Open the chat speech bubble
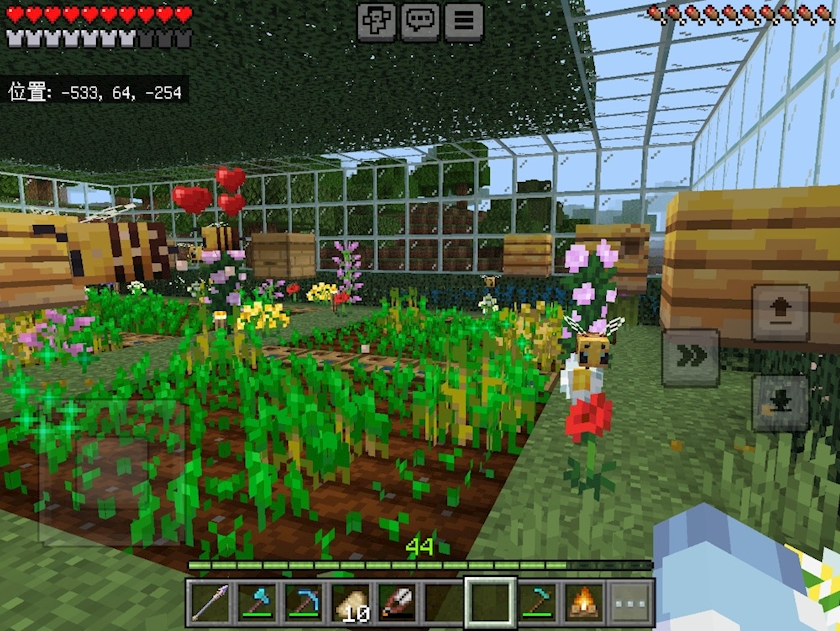This screenshot has width=840, height=631. (x=420, y=21)
